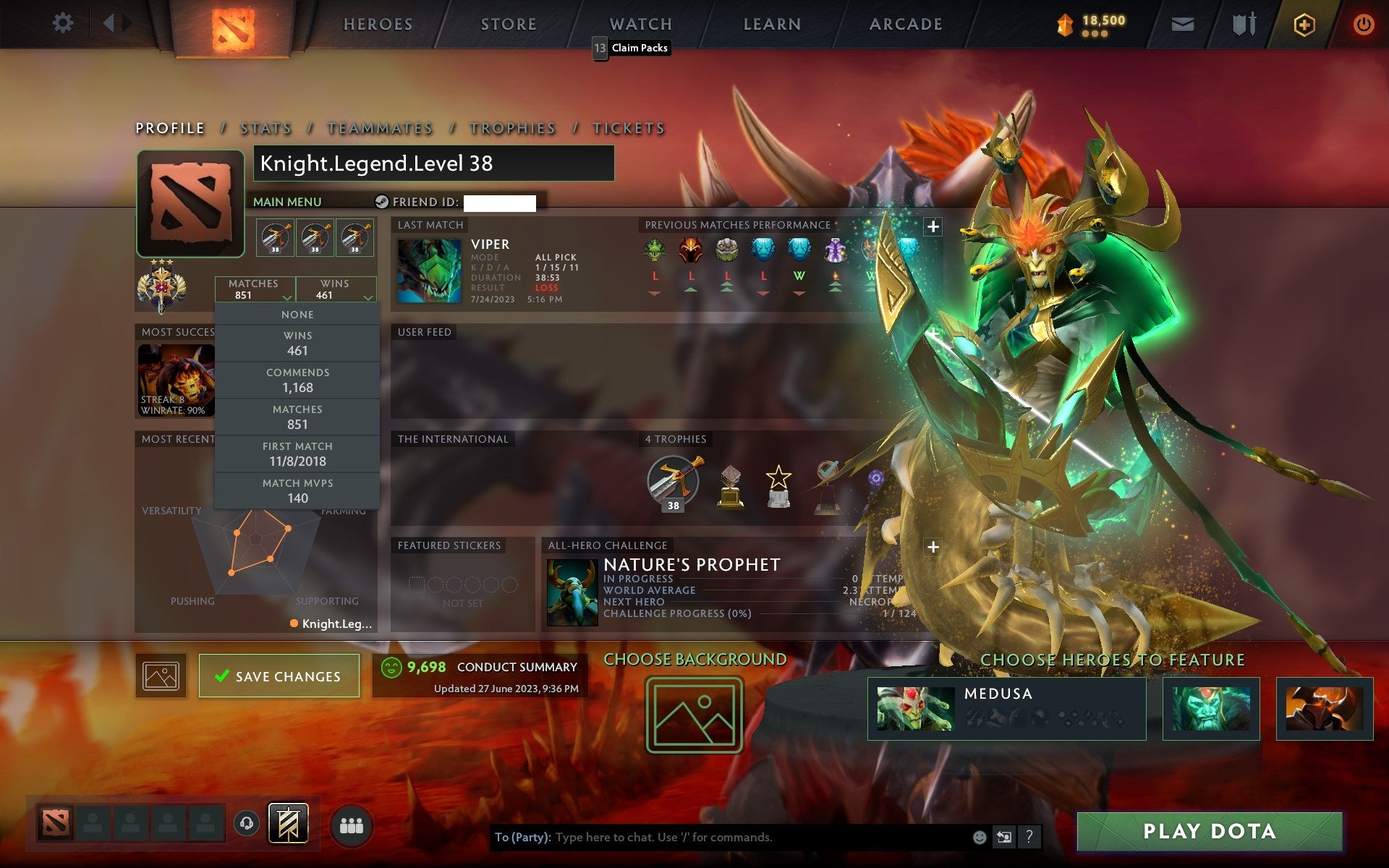Select the WINS option in the stats dropdown
The width and height of the screenshot is (1389, 868).
[x=298, y=342]
